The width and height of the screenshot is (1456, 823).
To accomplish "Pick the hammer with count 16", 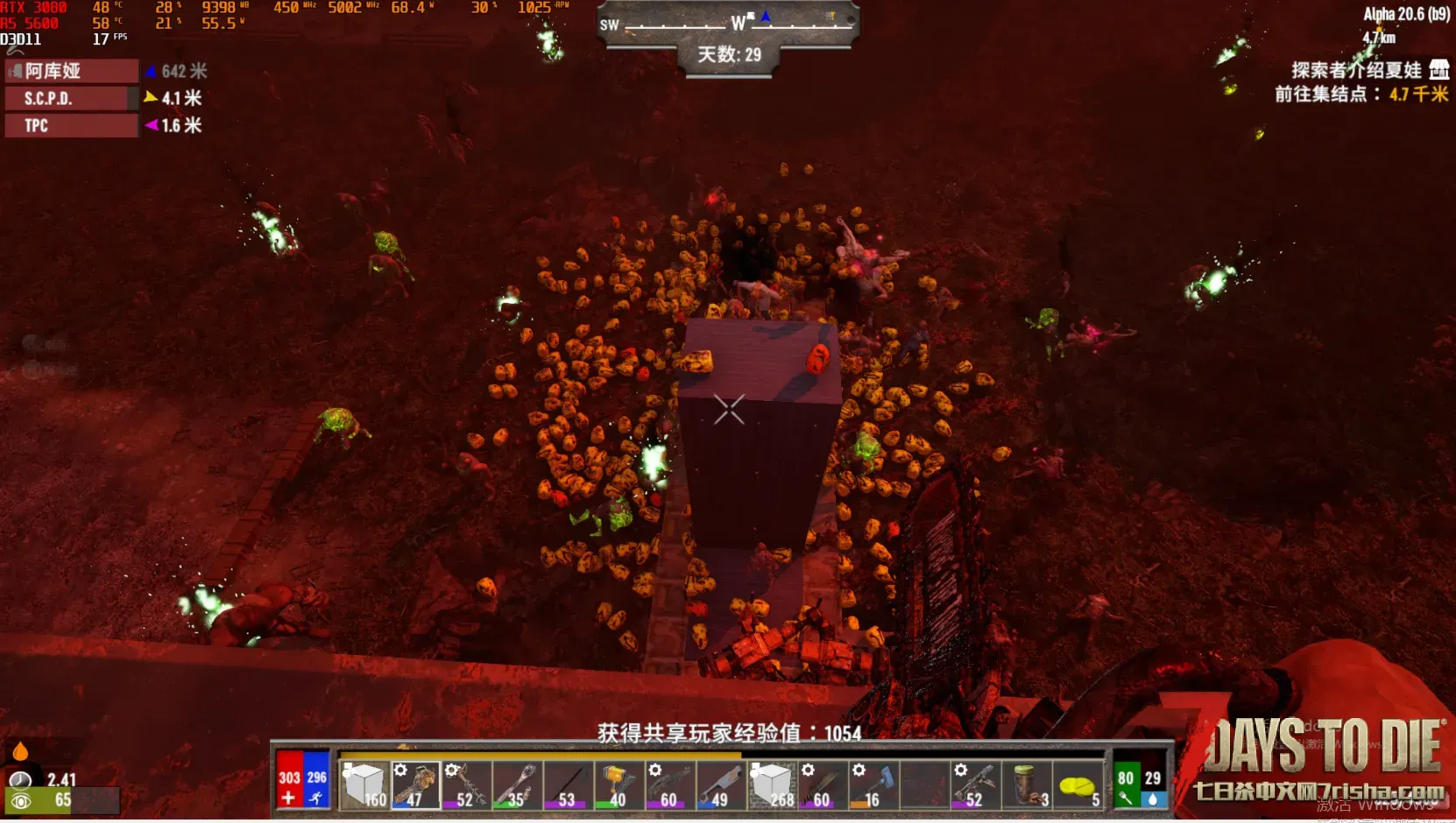I will point(873,784).
